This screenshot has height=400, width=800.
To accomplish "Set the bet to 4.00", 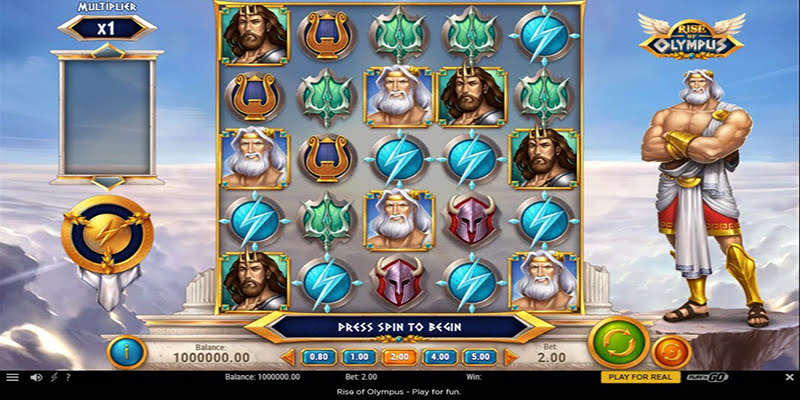I will coord(440,356).
